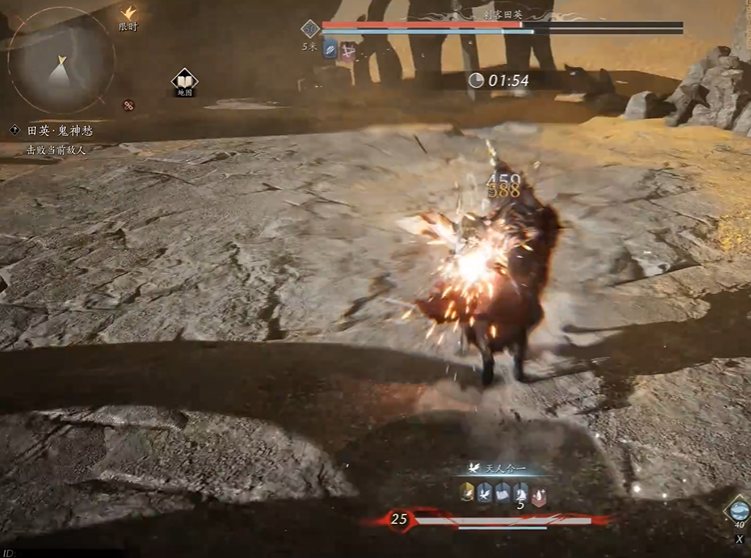751x558 pixels.
Task: Open the 田英·鬼神愁 quest tracker
Action: coord(59,131)
